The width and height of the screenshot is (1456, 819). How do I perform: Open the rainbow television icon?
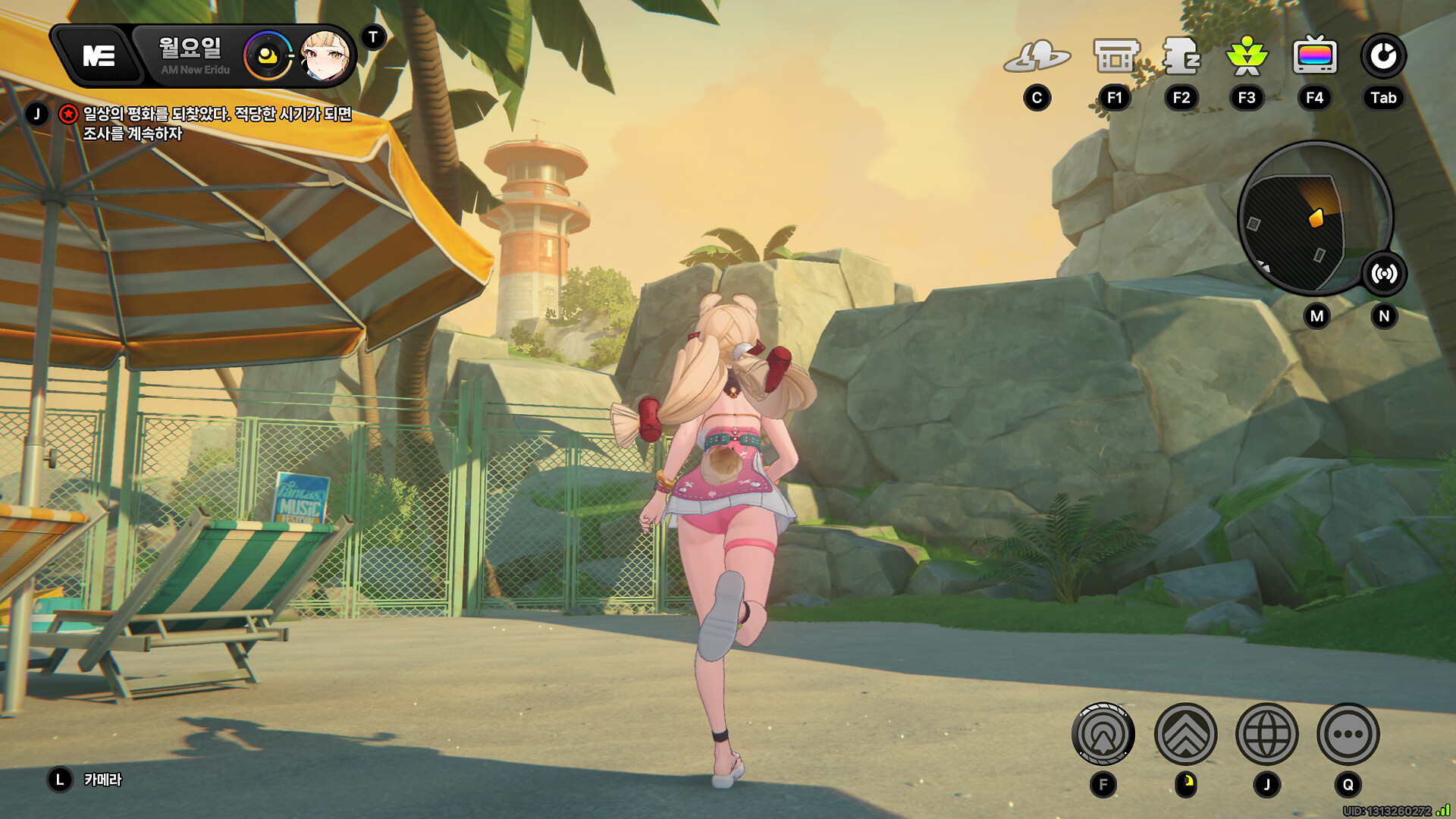pyautogui.click(x=1315, y=56)
